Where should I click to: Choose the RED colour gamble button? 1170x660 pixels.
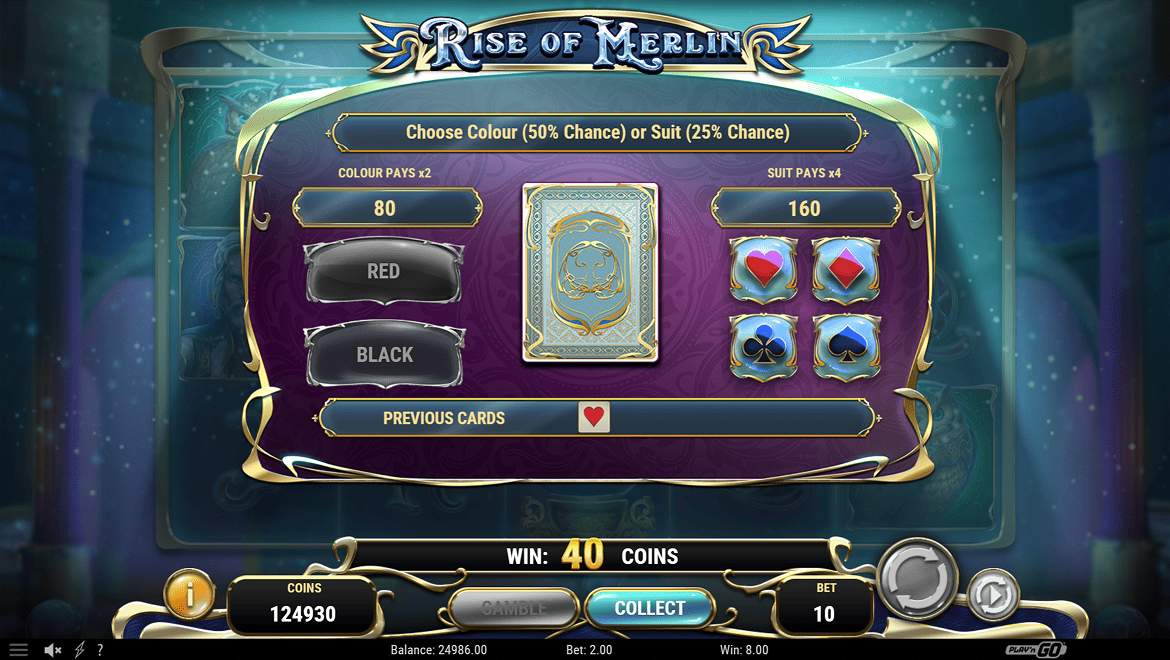(383, 271)
